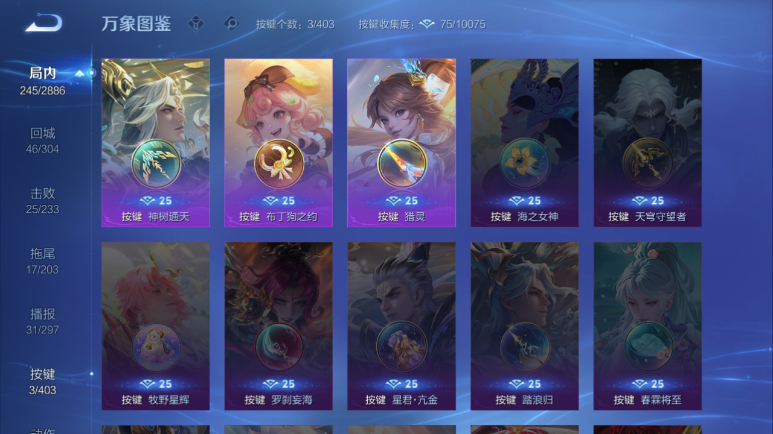View the 踏浪归 button skin card
The width and height of the screenshot is (773, 434).
point(524,325)
